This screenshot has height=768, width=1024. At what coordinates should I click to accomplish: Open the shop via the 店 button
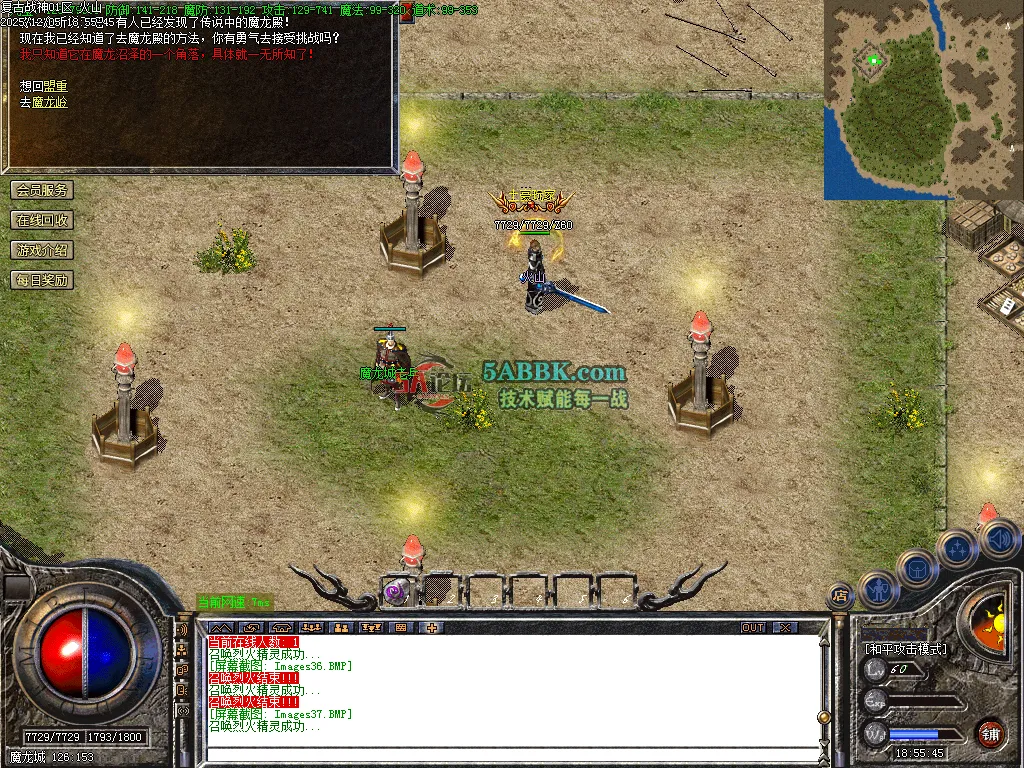point(840,597)
